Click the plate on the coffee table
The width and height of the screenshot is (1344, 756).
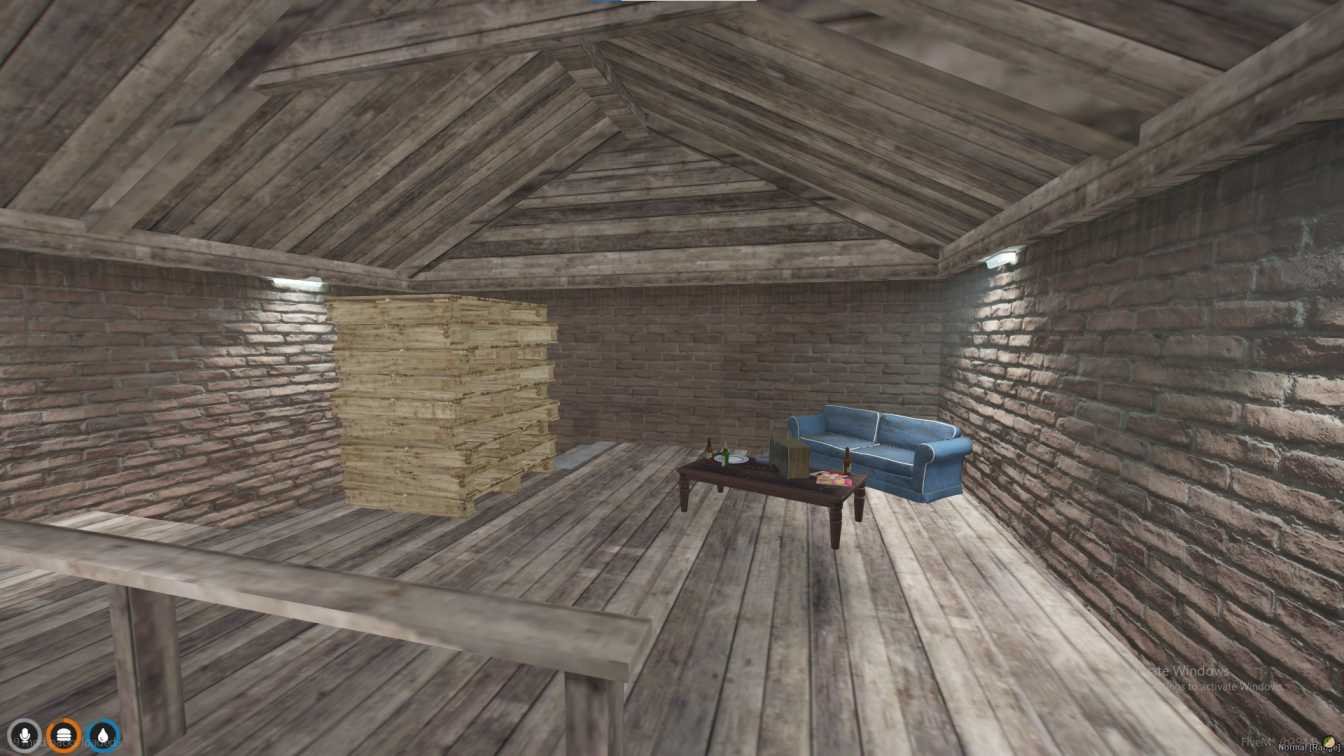[x=732, y=458]
